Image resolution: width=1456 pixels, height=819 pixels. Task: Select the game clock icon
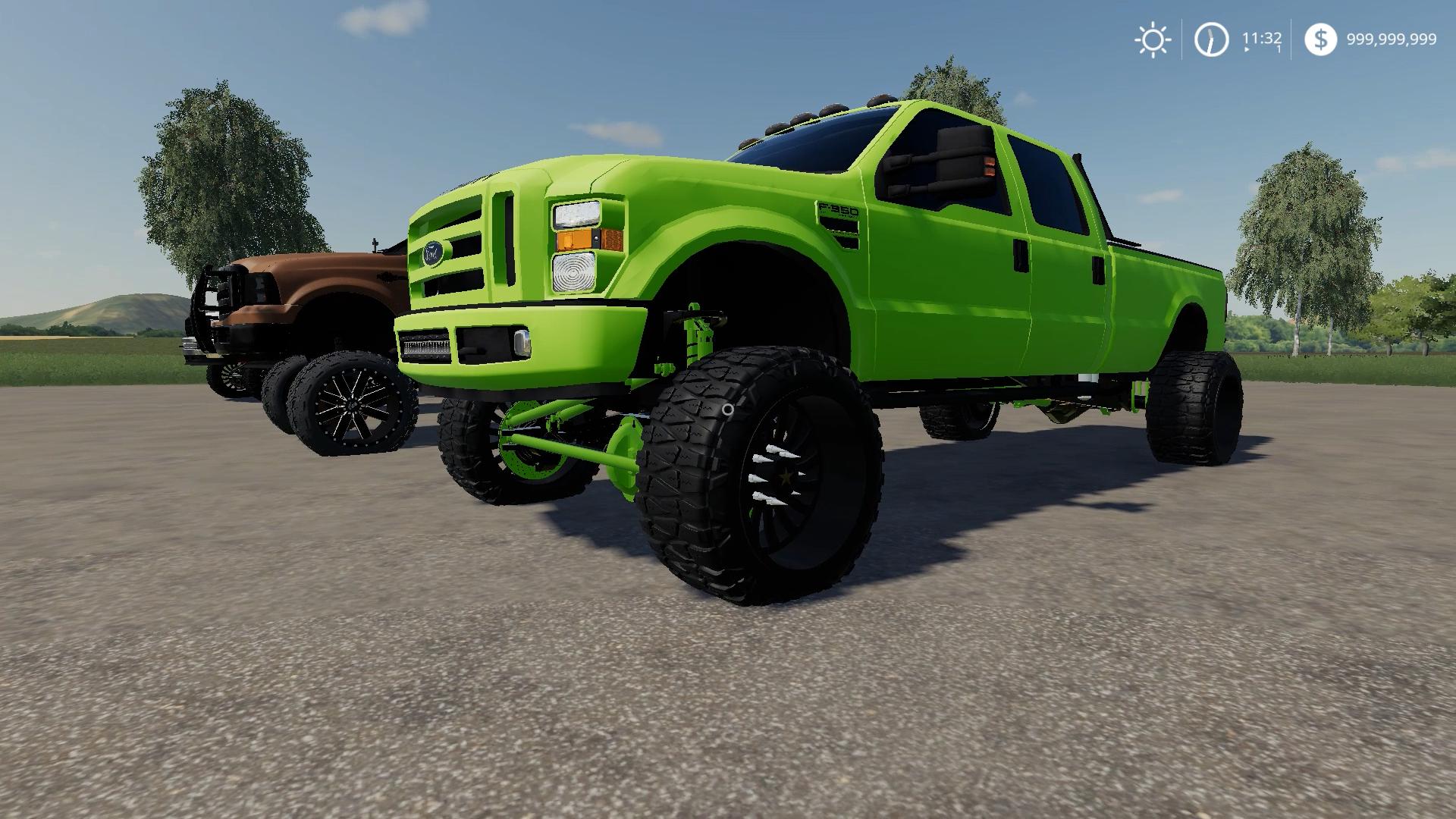(1211, 39)
